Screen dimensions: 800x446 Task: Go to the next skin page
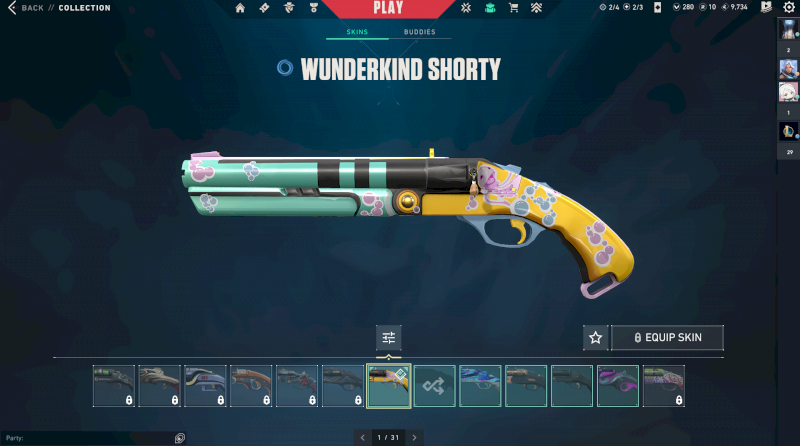coord(414,437)
